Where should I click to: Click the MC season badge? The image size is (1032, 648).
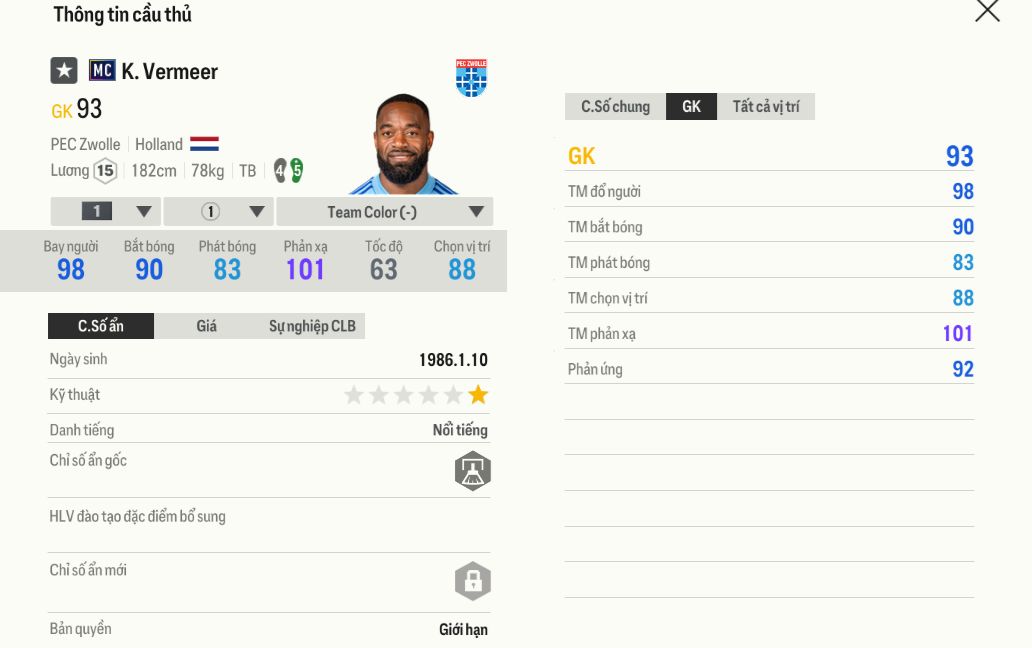coord(102,71)
